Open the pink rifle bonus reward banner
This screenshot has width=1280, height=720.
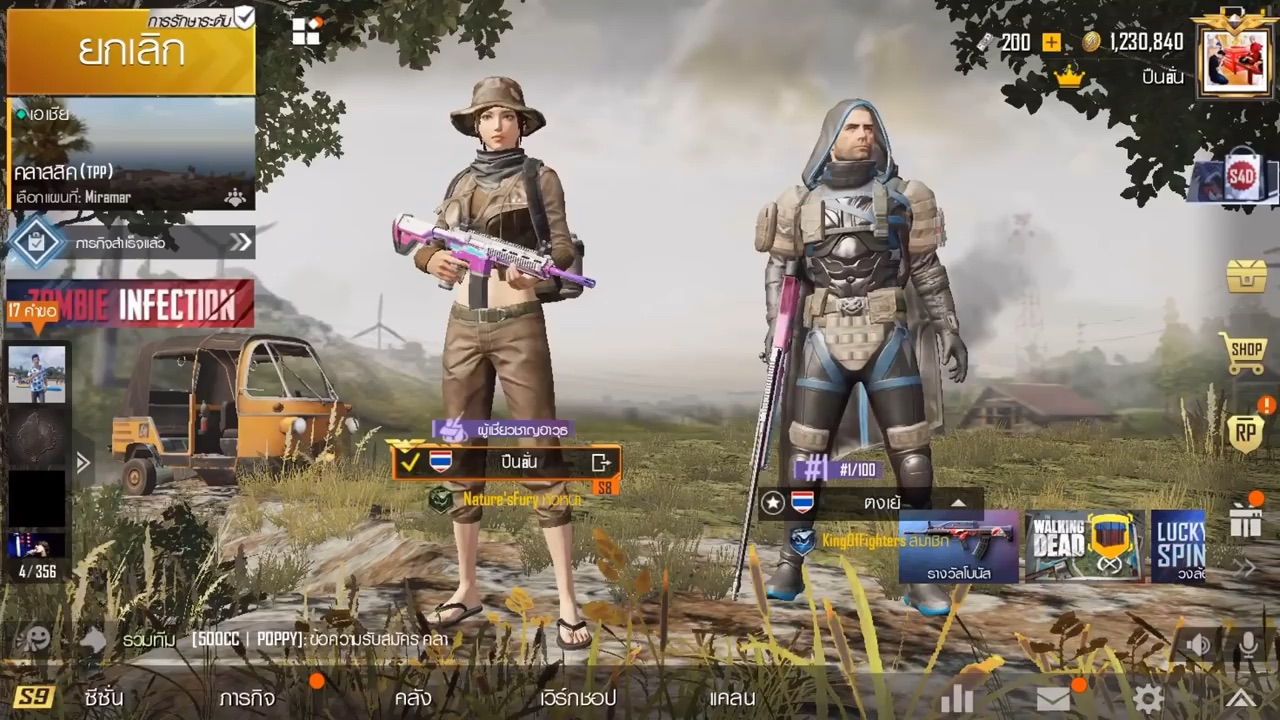pos(958,546)
